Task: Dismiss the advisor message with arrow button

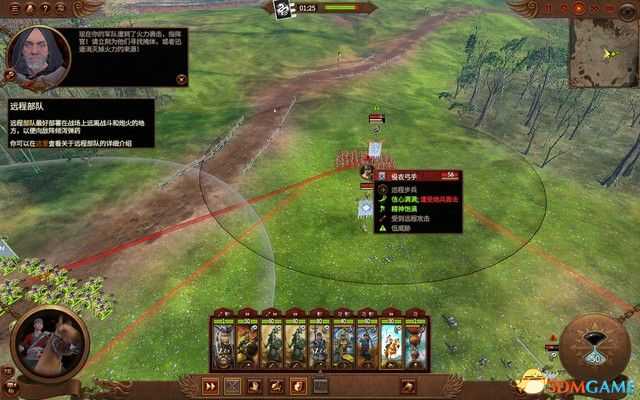Action: pyautogui.click(x=181, y=75)
